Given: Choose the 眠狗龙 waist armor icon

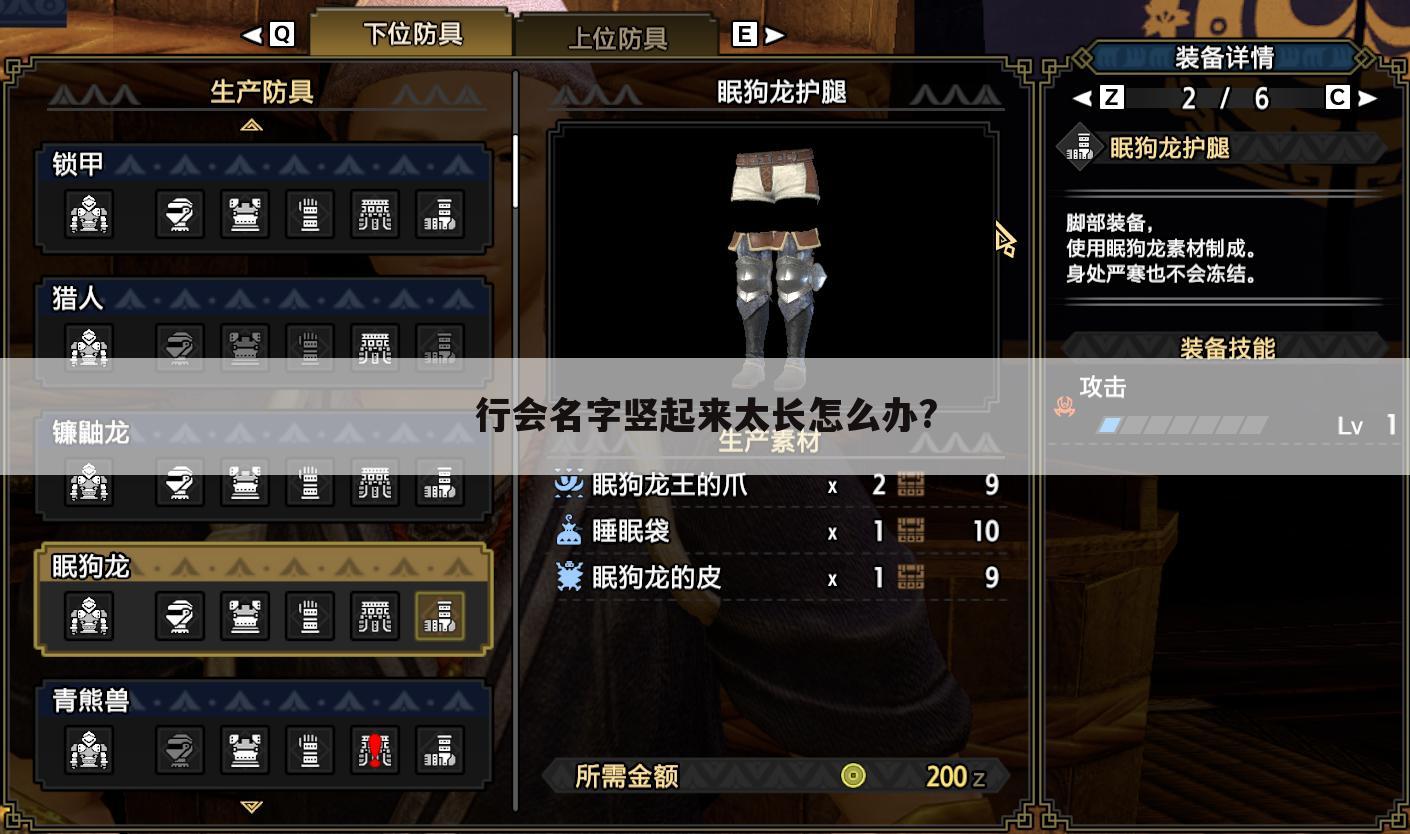Looking at the screenshot, I should (375, 616).
